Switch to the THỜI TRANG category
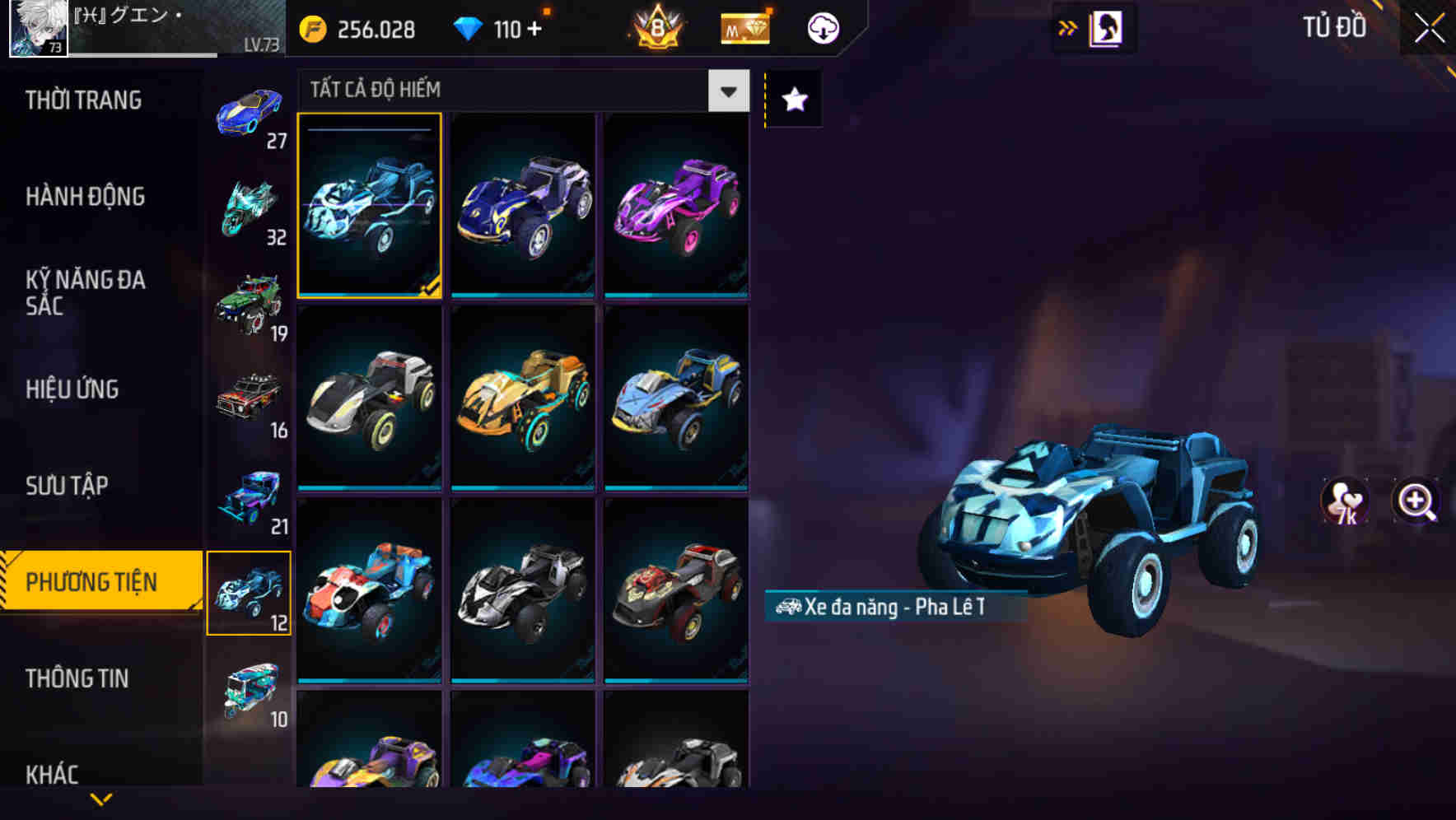 [x=82, y=100]
